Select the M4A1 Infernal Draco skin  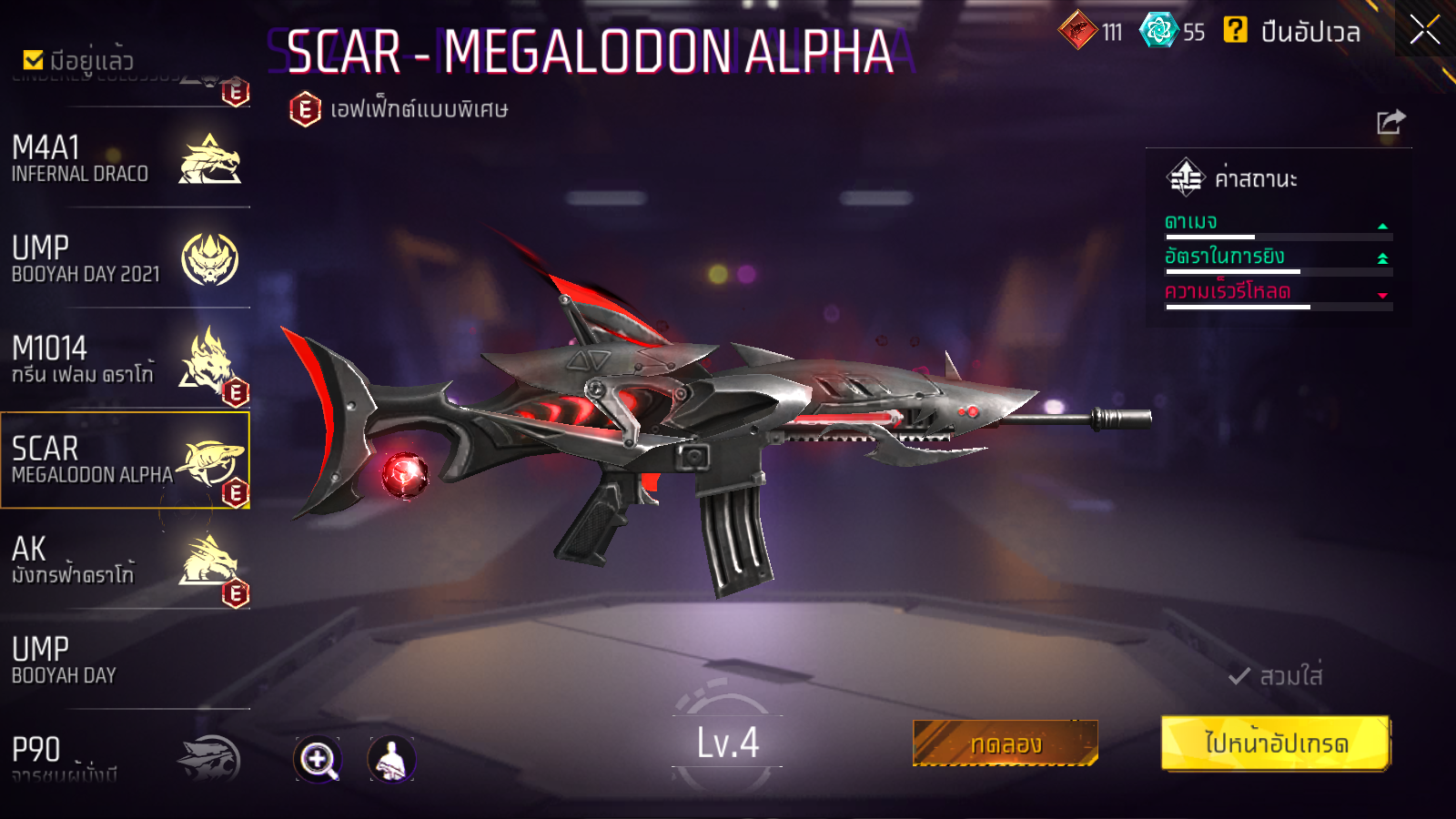[126, 159]
